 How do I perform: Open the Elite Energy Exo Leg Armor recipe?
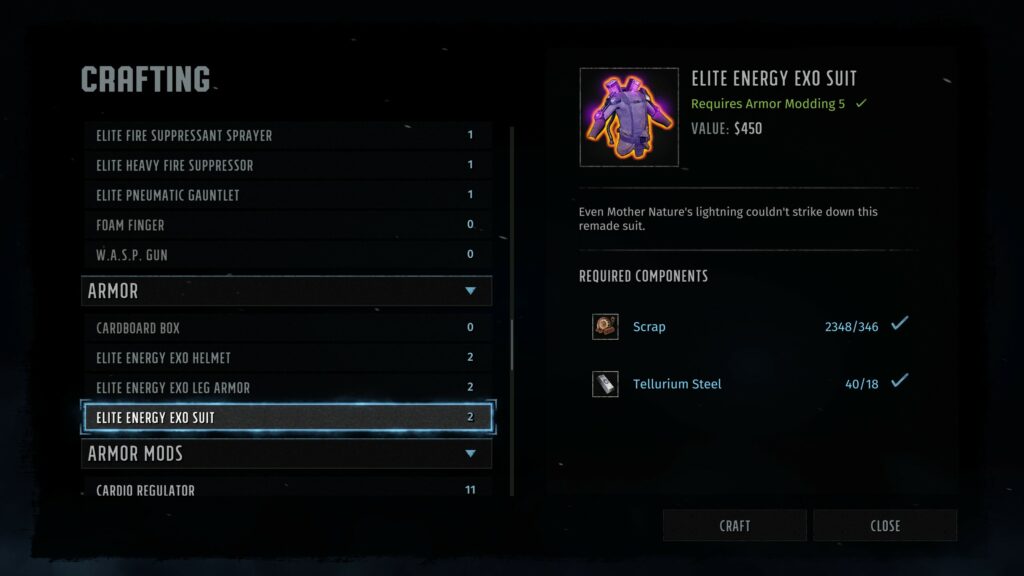286,387
